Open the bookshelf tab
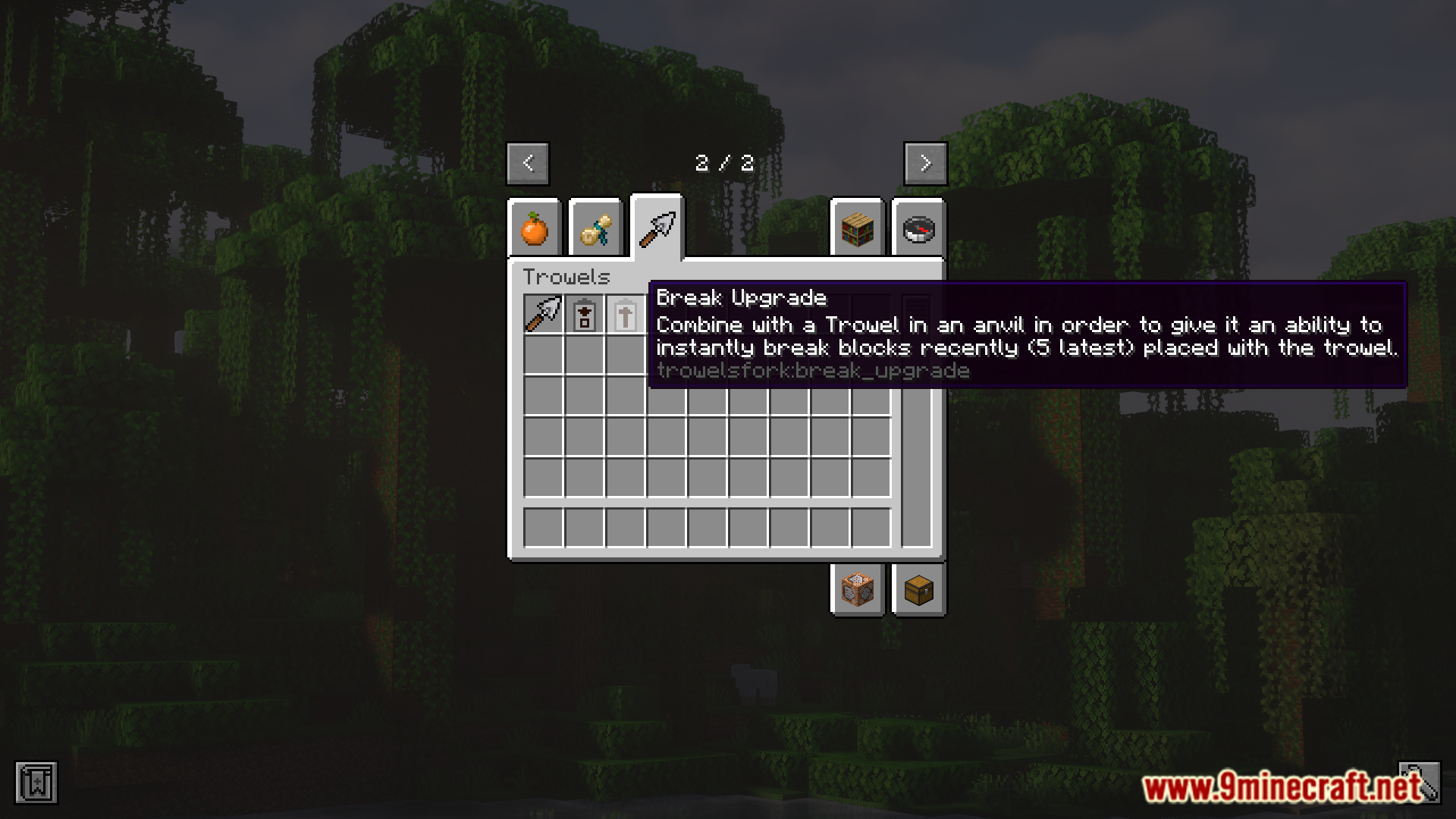1456x819 pixels. tap(858, 228)
